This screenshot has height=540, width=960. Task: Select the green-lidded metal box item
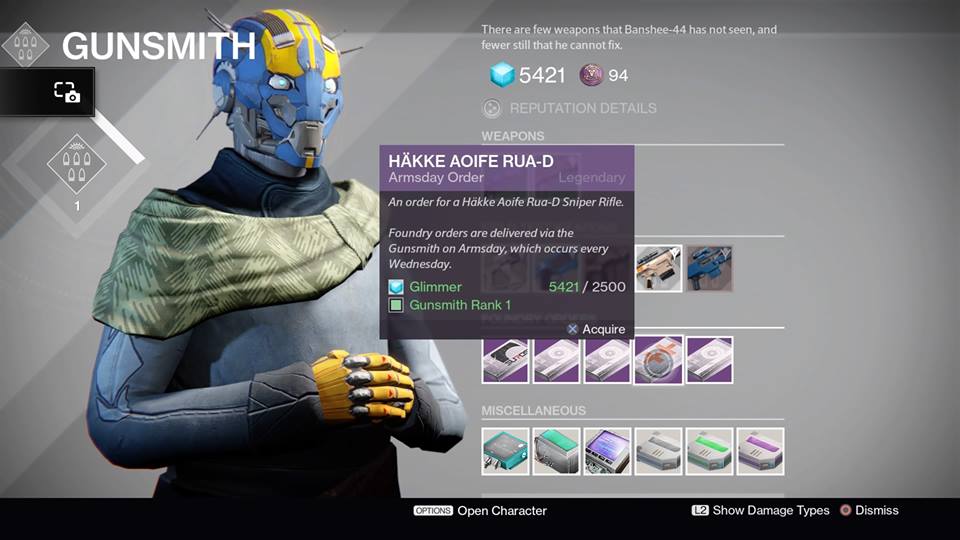[x=557, y=451]
